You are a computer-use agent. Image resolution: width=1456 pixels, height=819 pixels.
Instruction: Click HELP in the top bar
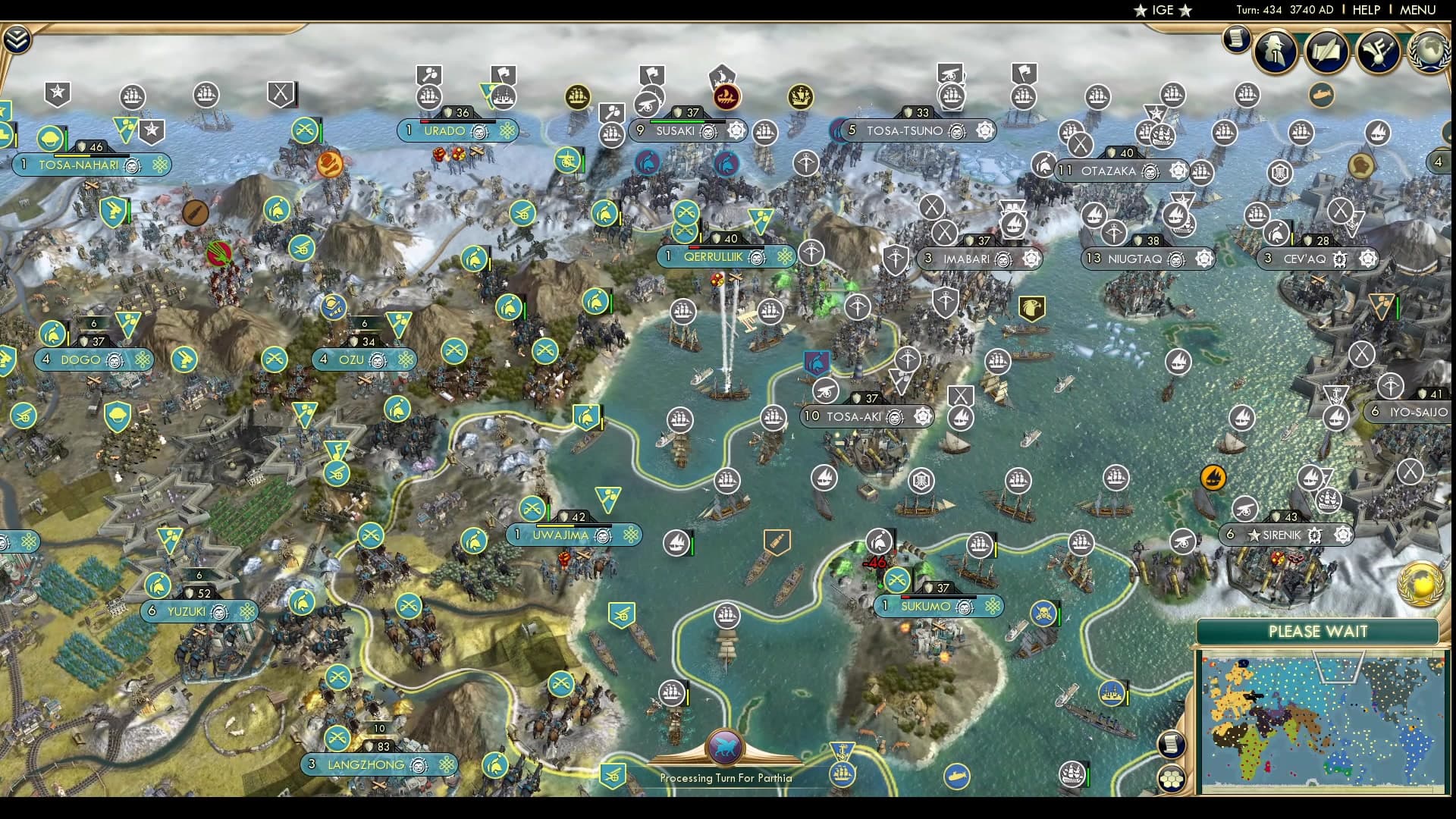[x=1365, y=11]
